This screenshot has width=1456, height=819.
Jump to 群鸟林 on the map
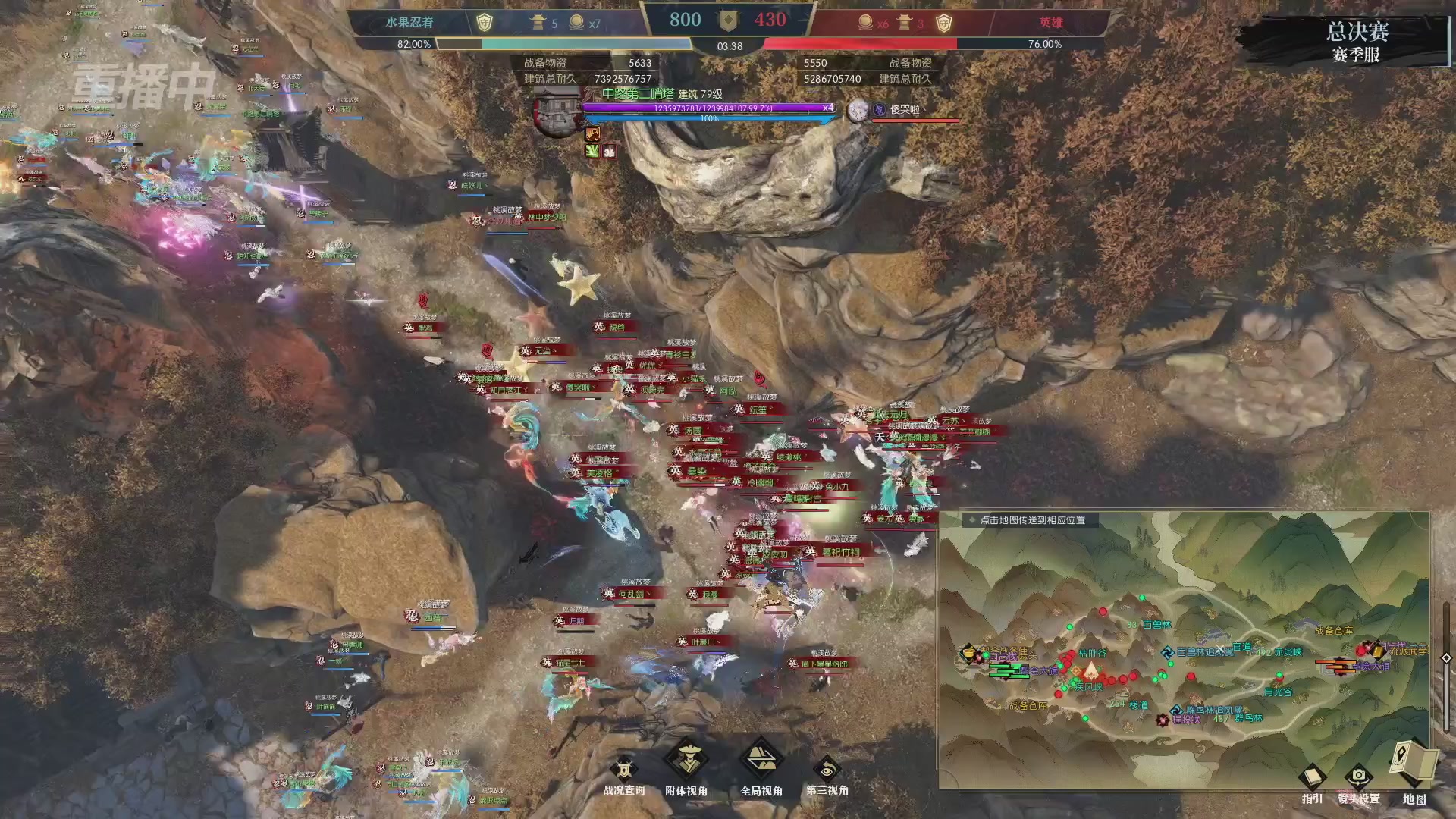coord(1248,718)
